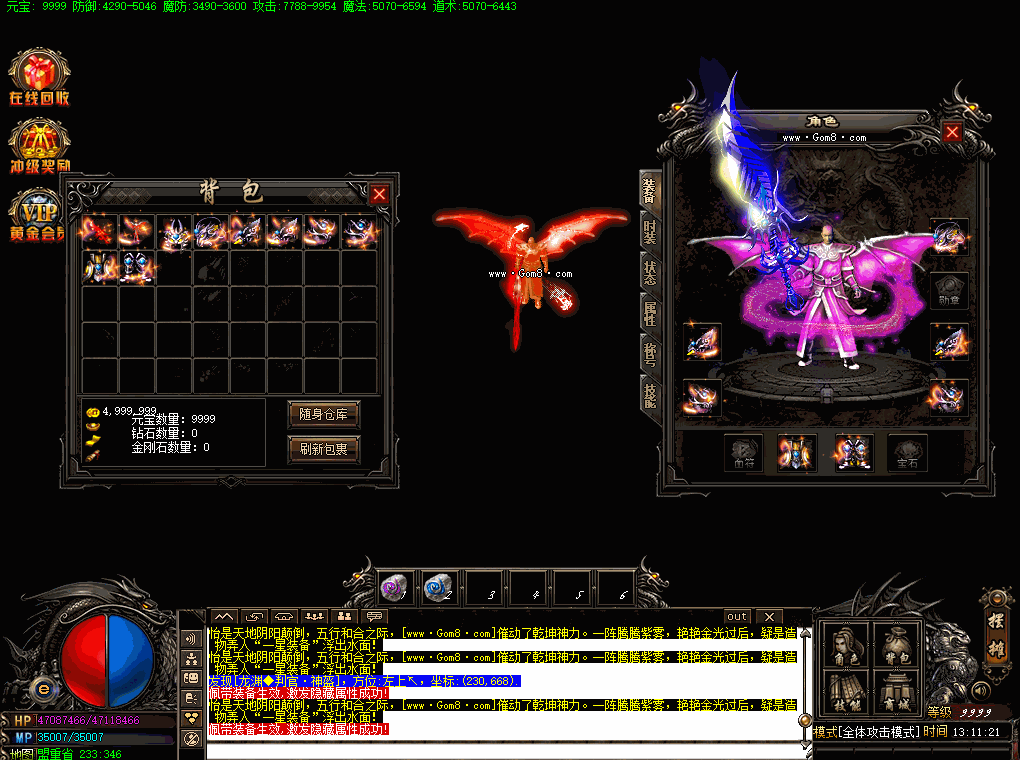Screen dimensions: 1020x760
Task: Select the 血符 blood talisman slot
Action: tap(743, 453)
